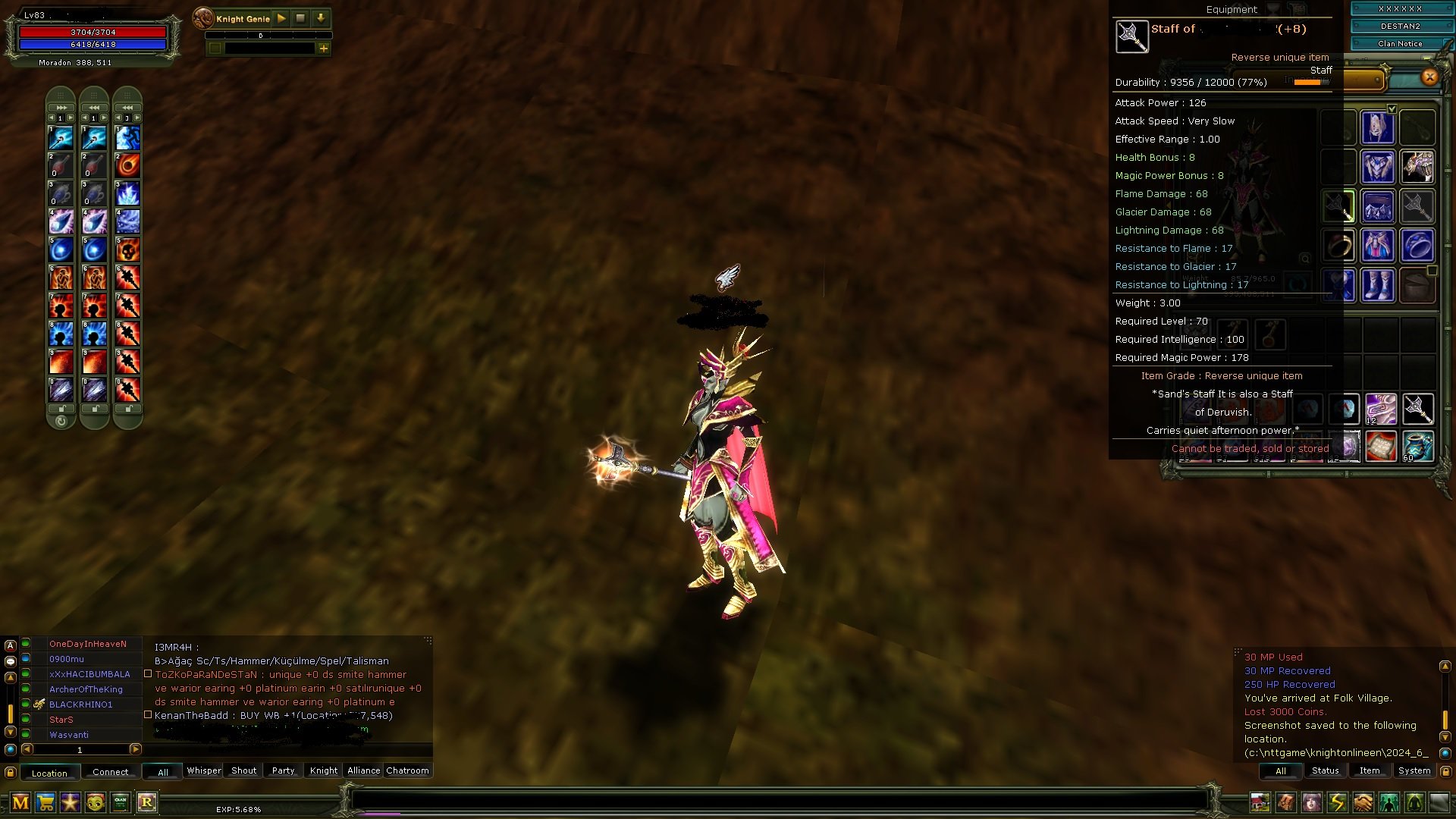1456x819 pixels.
Task: Click the R icon in the bottom toolbar
Action: point(147,802)
